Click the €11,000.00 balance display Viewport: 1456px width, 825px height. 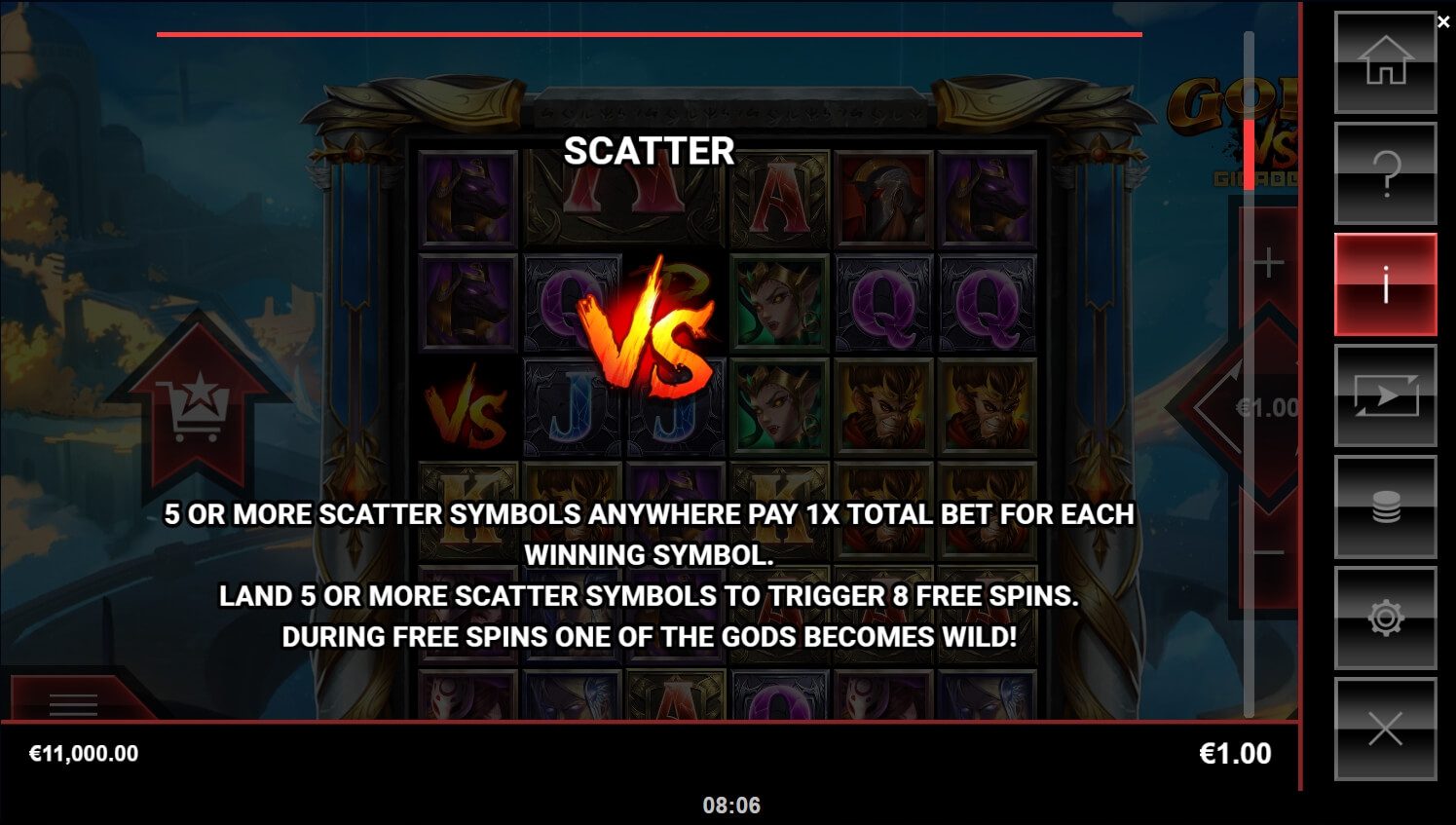pyautogui.click(x=83, y=752)
